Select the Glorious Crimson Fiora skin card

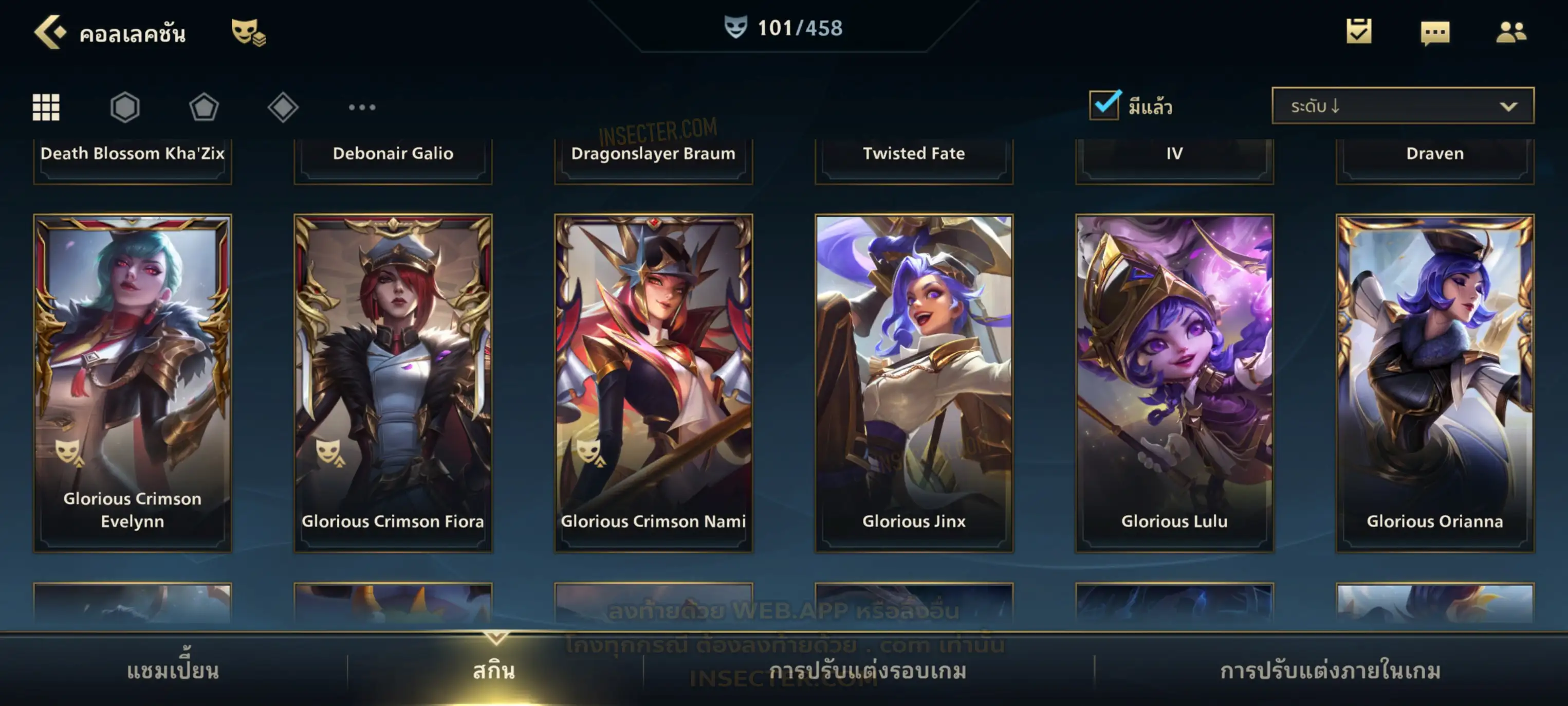click(393, 383)
